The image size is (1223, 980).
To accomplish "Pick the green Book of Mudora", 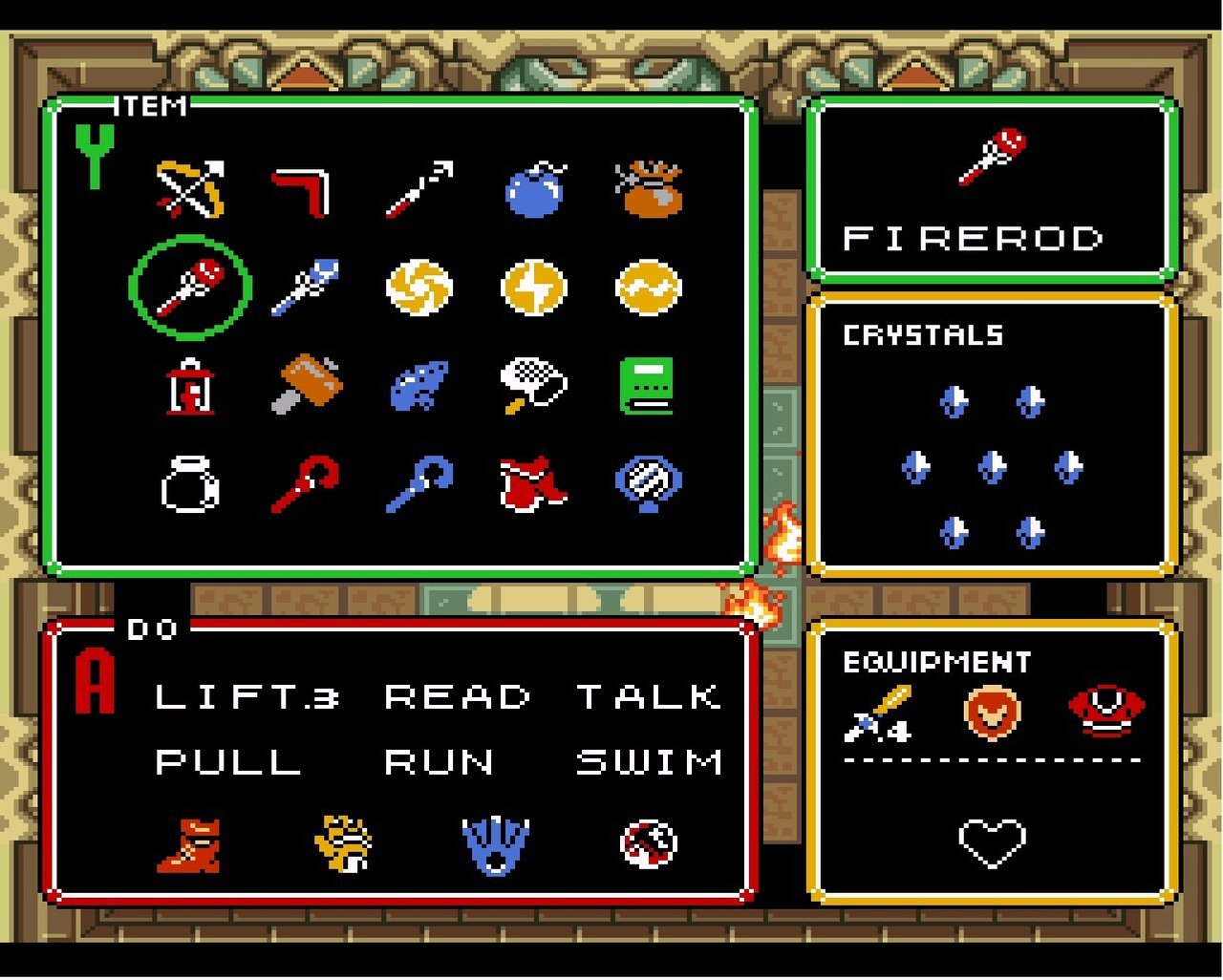I will tap(648, 385).
